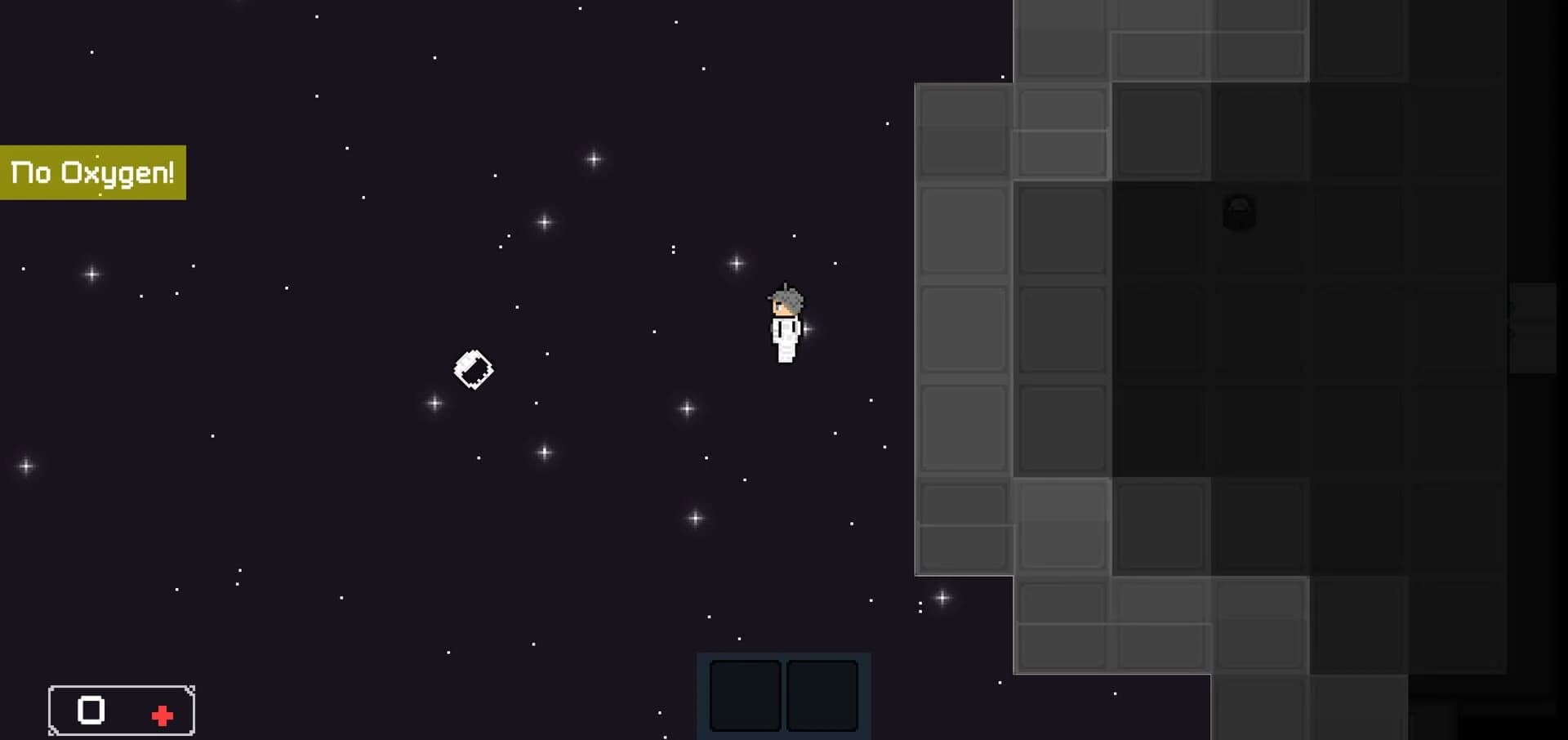1568x740 pixels.
Task: Click the padlock icon on the dark tiles
Action: pyautogui.click(x=1238, y=214)
